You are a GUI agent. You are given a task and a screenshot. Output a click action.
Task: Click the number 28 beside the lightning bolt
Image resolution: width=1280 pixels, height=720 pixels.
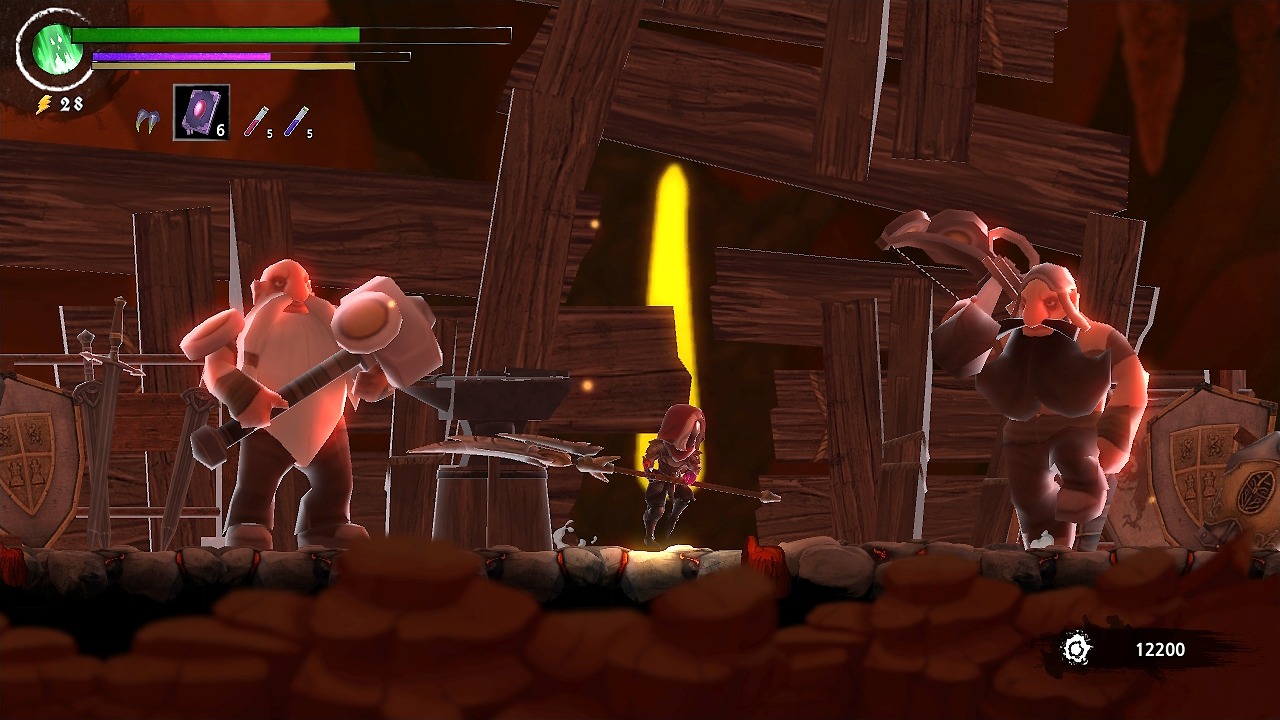click(69, 101)
